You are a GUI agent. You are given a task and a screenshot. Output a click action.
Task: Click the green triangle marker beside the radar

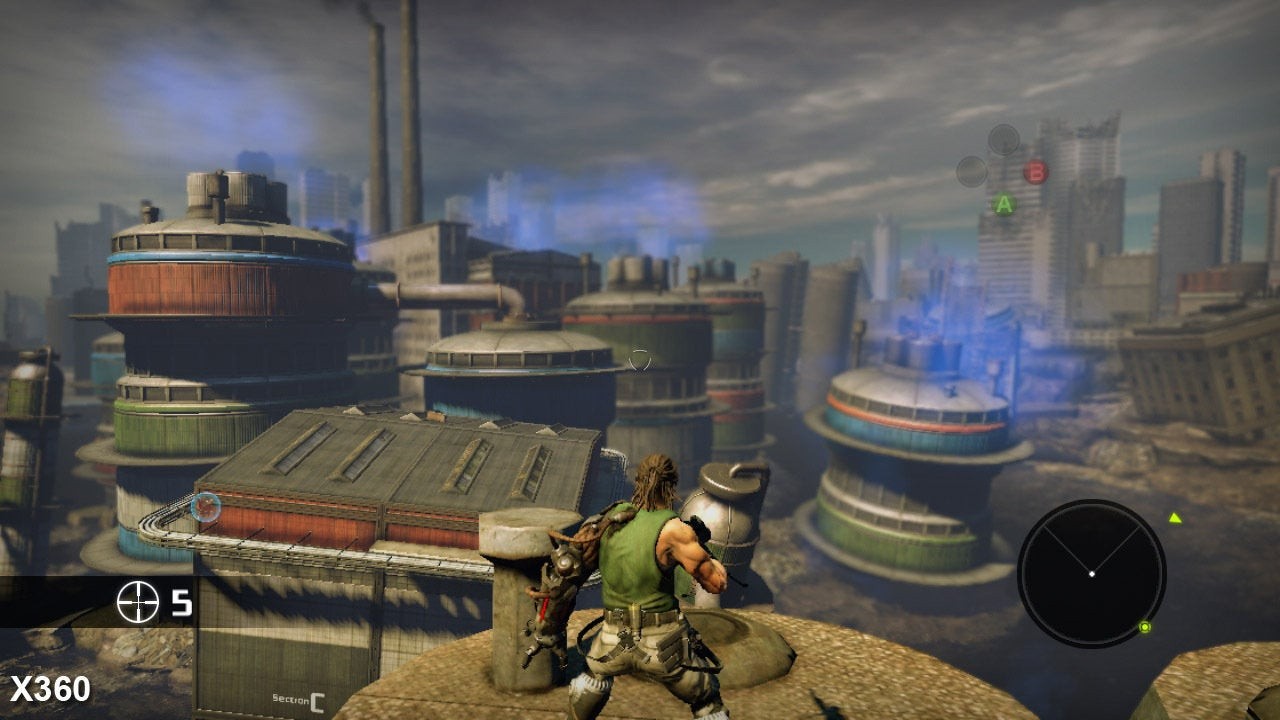1175,518
